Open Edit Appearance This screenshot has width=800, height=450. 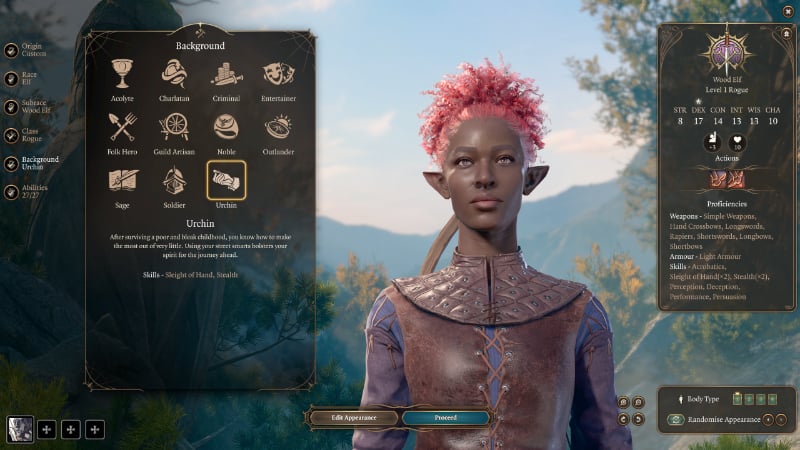point(352,417)
